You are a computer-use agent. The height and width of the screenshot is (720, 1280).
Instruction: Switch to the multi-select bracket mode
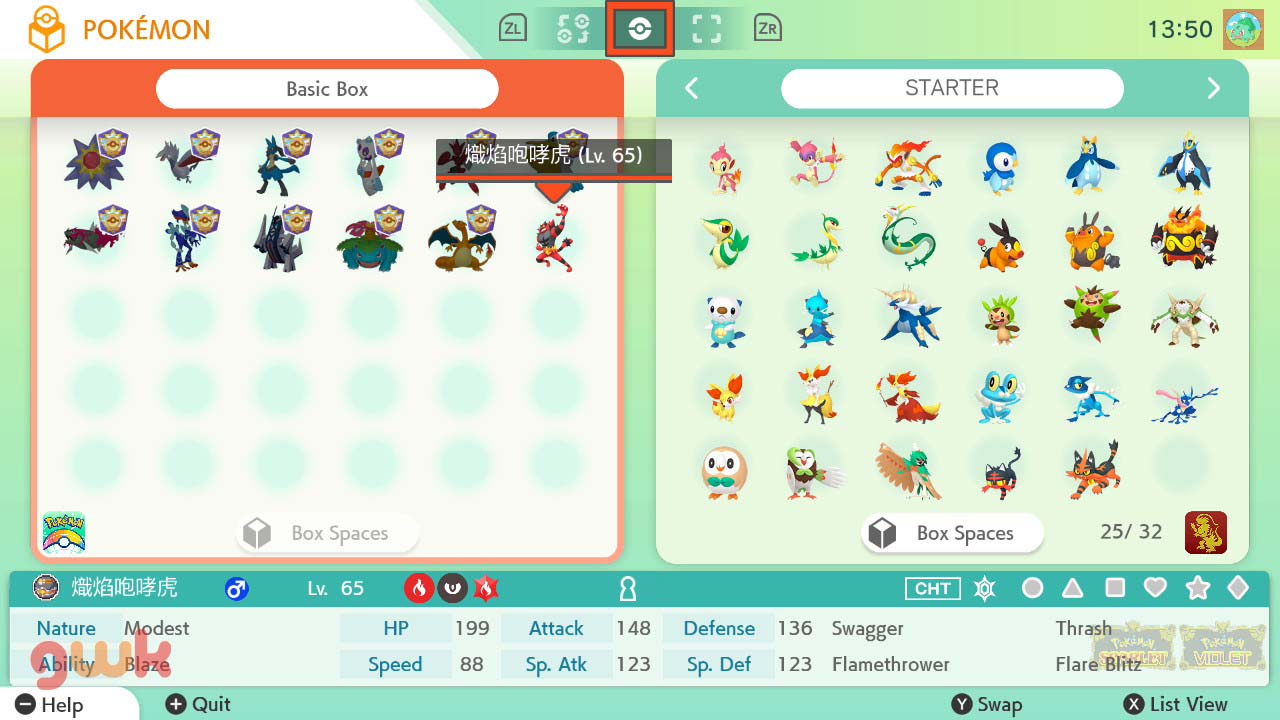coord(706,29)
